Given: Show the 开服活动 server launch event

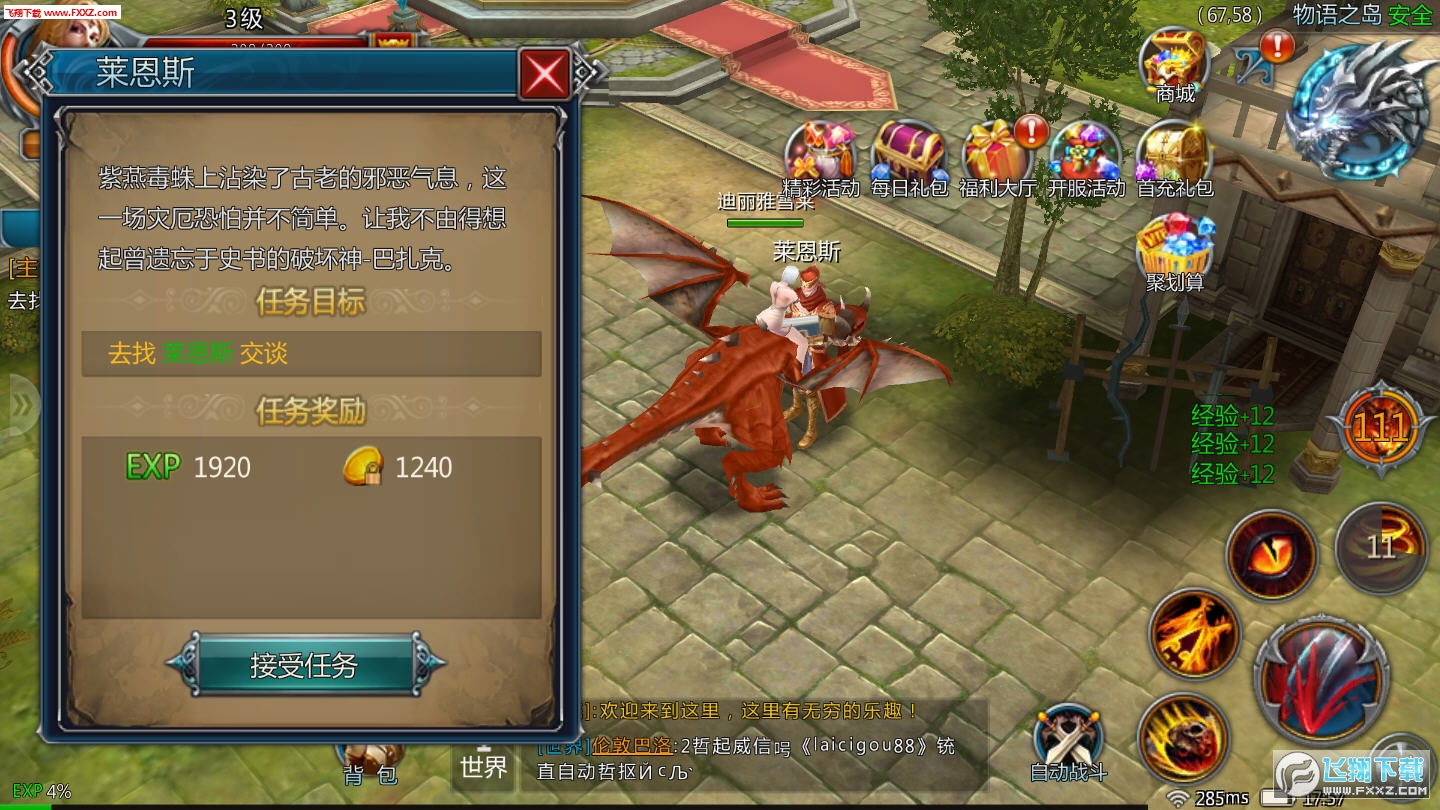Looking at the screenshot, I should (1086, 158).
